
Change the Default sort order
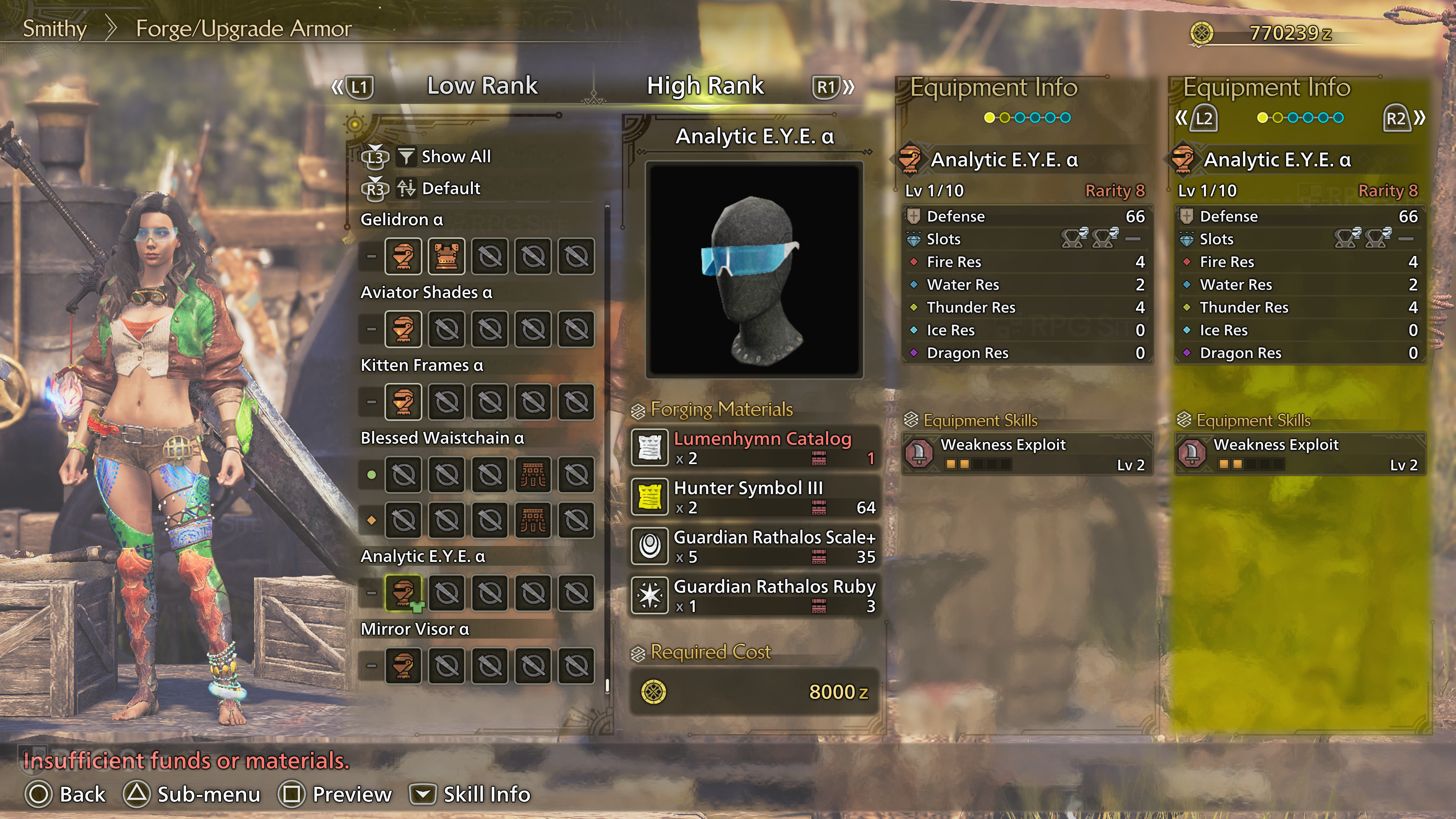point(450,188)
